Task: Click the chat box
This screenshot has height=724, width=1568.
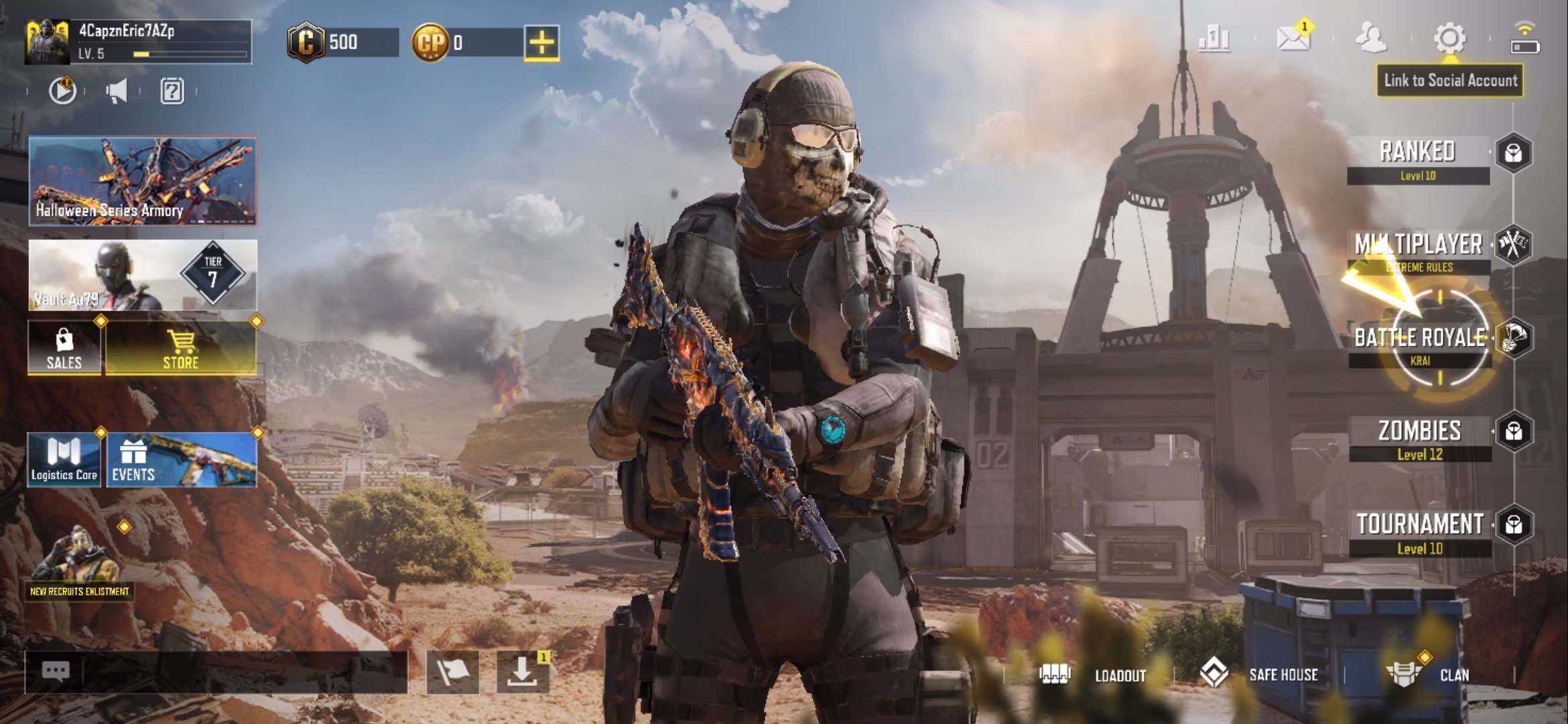Action: (x=216, y=672)
